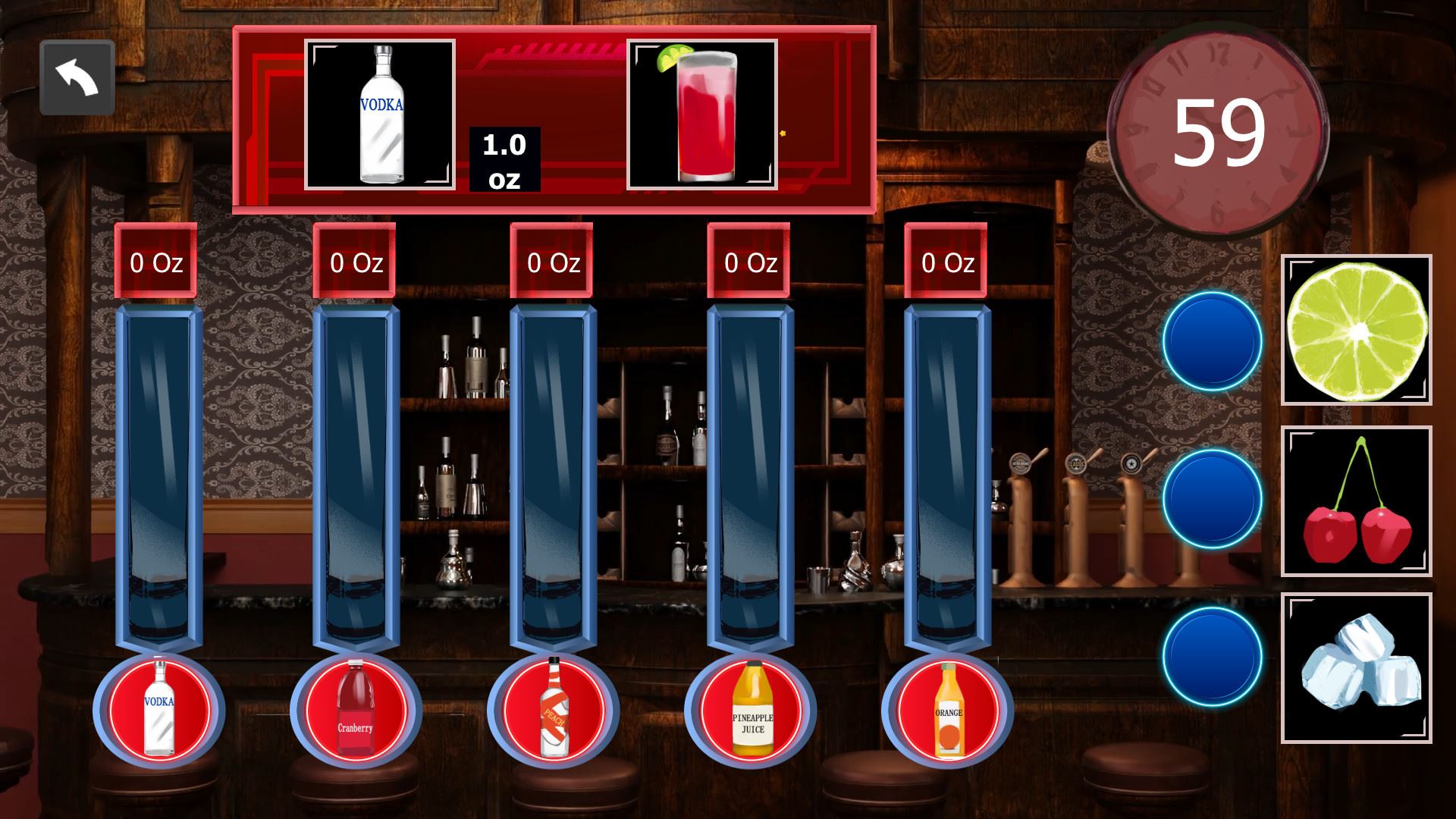Pour from the Cranberry juice button
Viewport: 1456px width, 819px height.
click(356, 710)
